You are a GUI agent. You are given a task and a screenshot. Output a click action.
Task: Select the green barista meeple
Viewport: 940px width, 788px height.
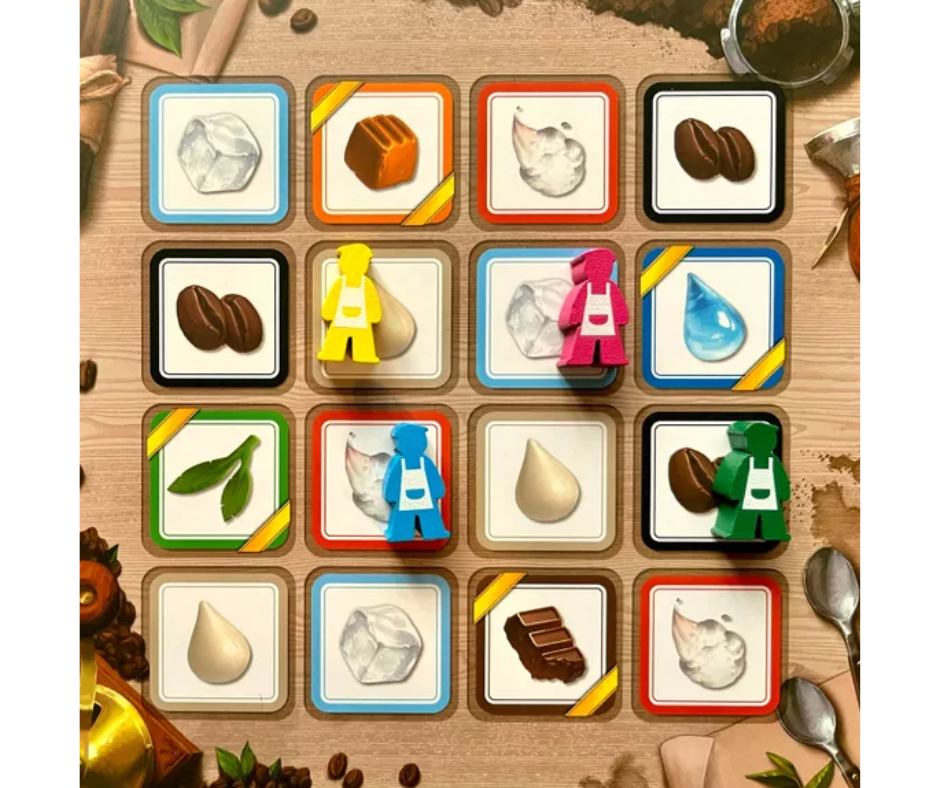[752, 481]
